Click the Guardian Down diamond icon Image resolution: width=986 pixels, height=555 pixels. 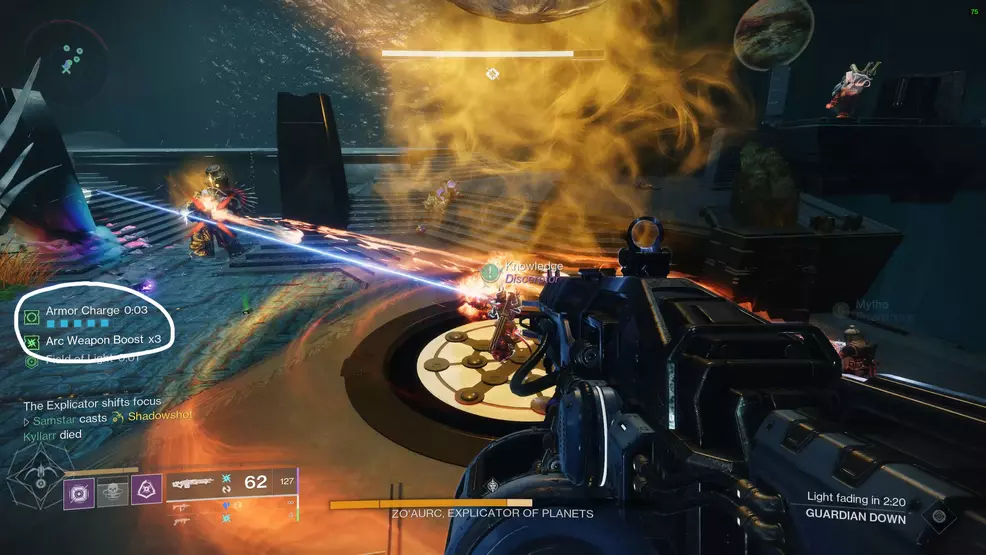[x=936, y=516]
